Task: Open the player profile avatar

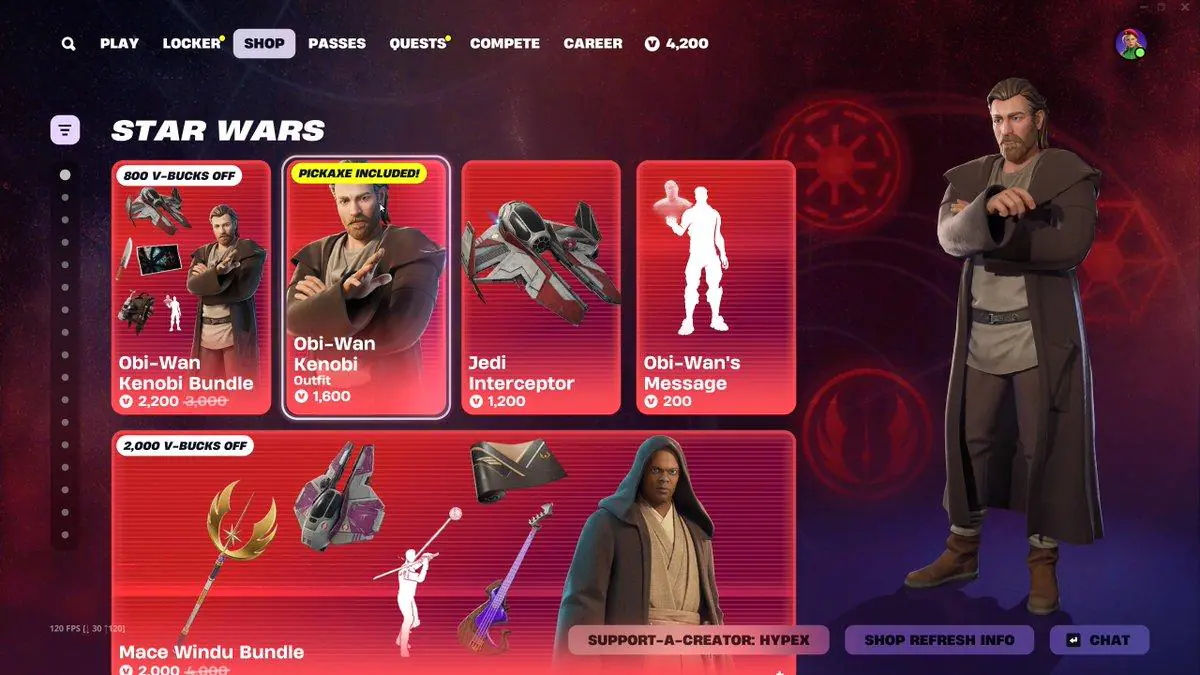Action: pos(1130,44)
